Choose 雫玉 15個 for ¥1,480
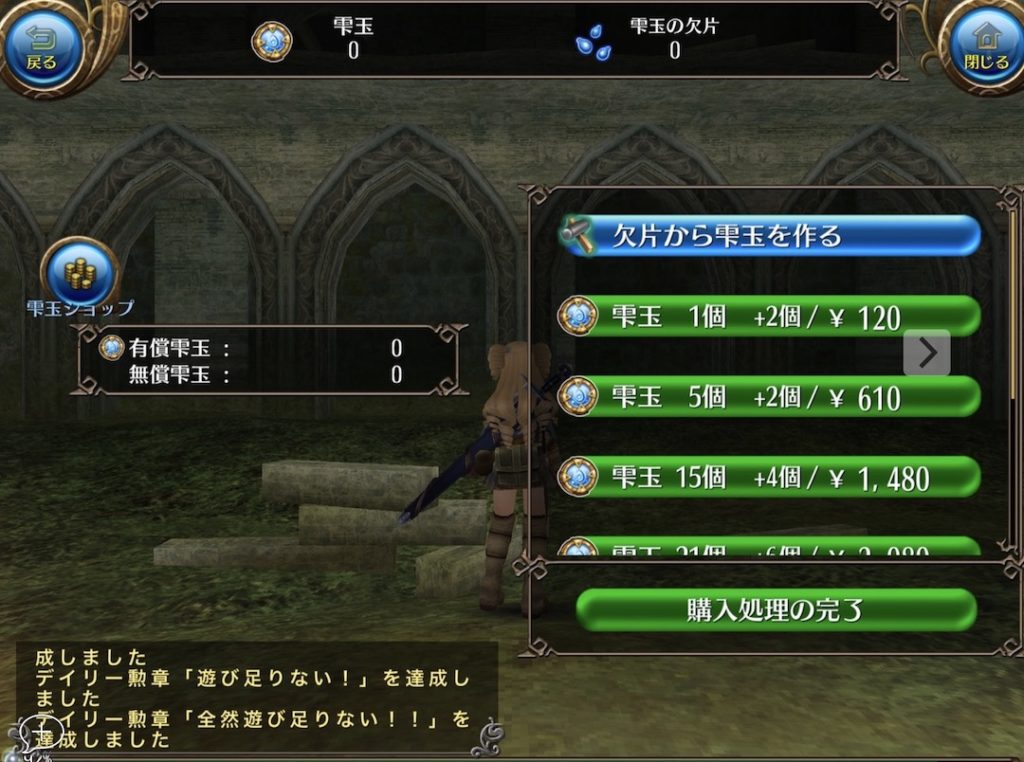This screenshot has height=762, width=1024. coord(768,477)
